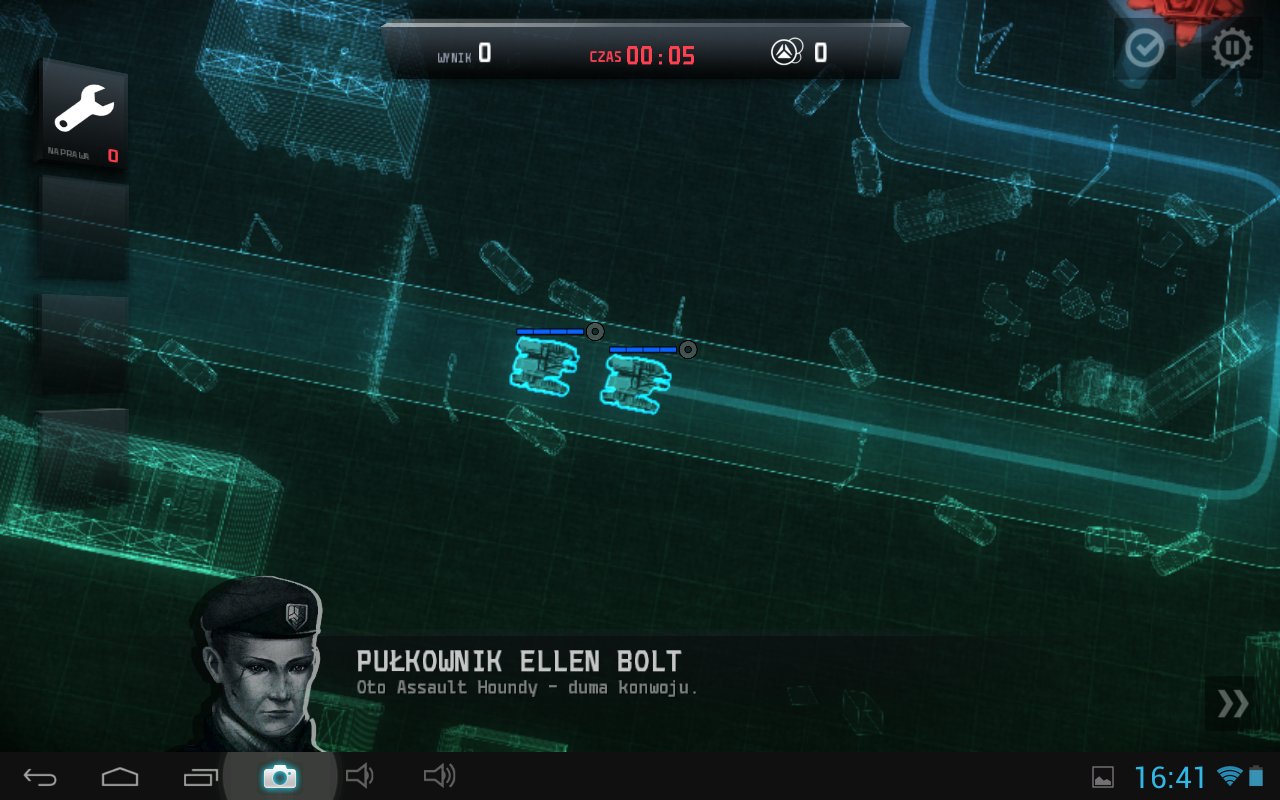This screenshot has height=800, width=1280.
Task: Open the recent apps switcher
Action: (200, 777)
